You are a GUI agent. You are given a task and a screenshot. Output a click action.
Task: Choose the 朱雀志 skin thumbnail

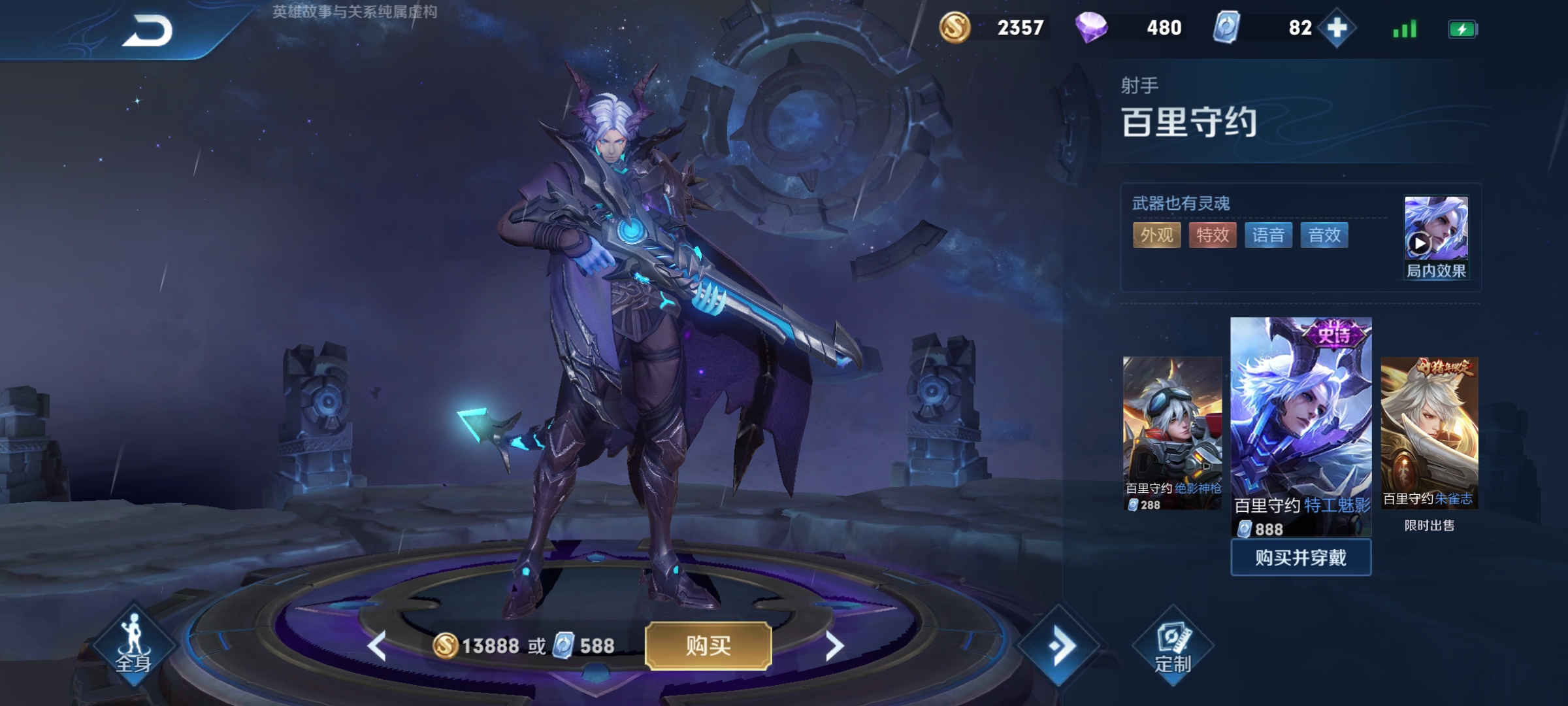pyautogui.click(x=1429, y=433)
